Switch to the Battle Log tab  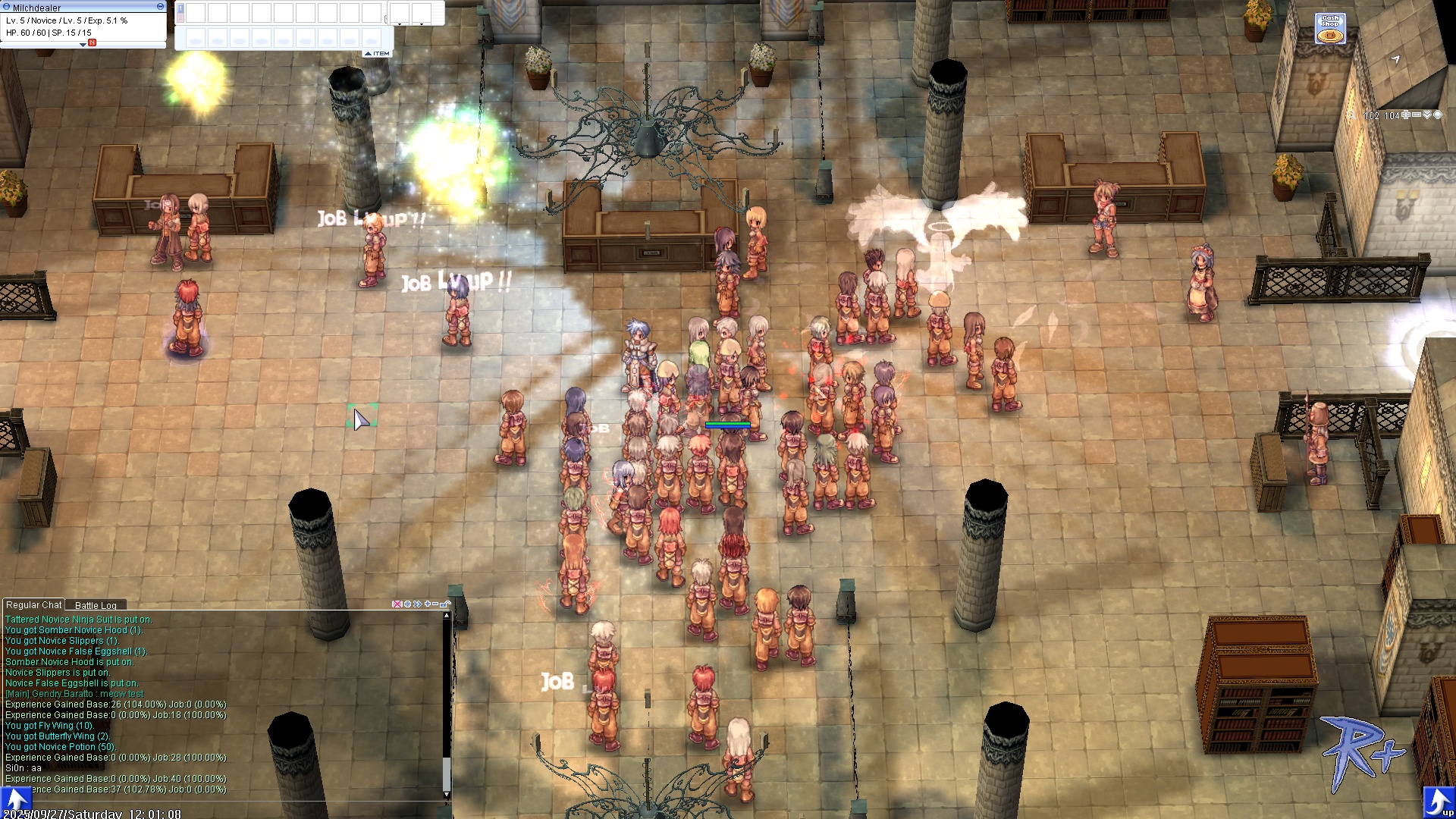[96, 605]
